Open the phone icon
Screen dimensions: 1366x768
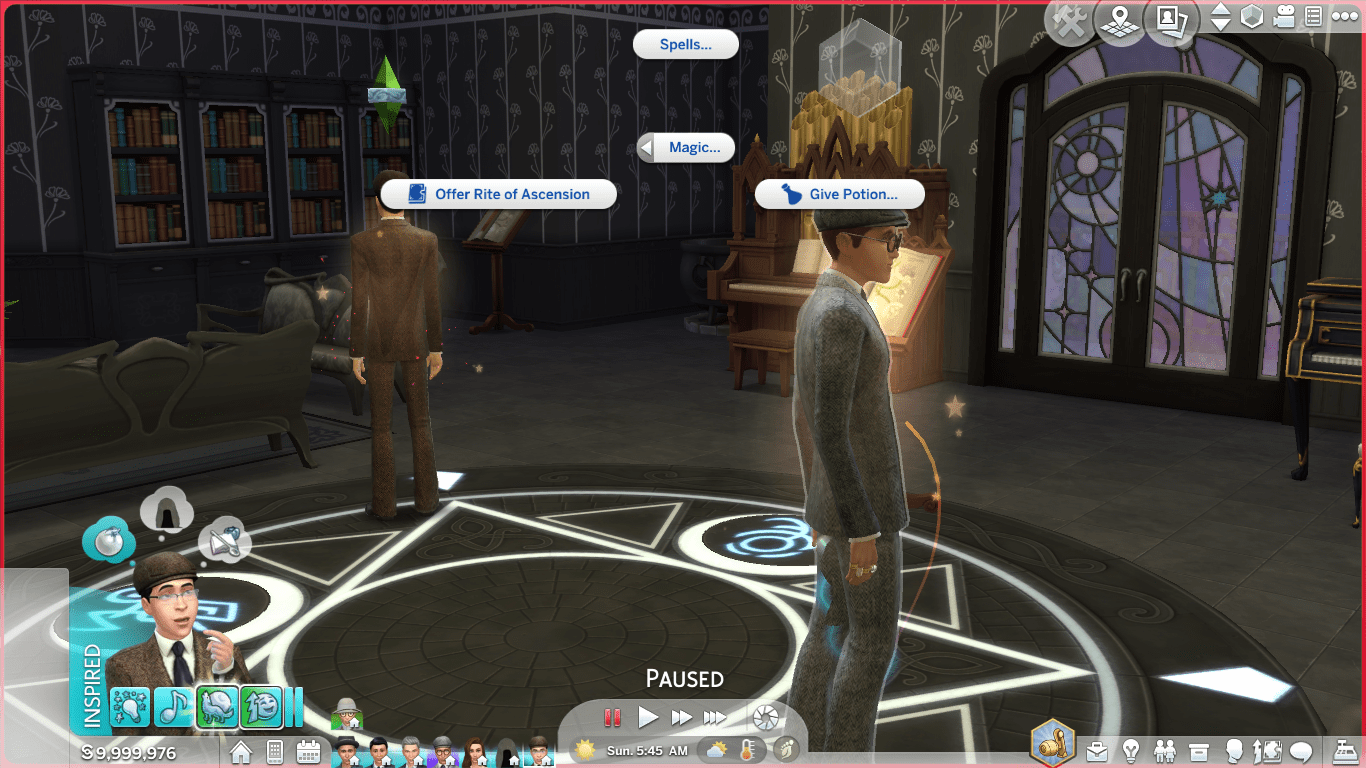[275, 750]
